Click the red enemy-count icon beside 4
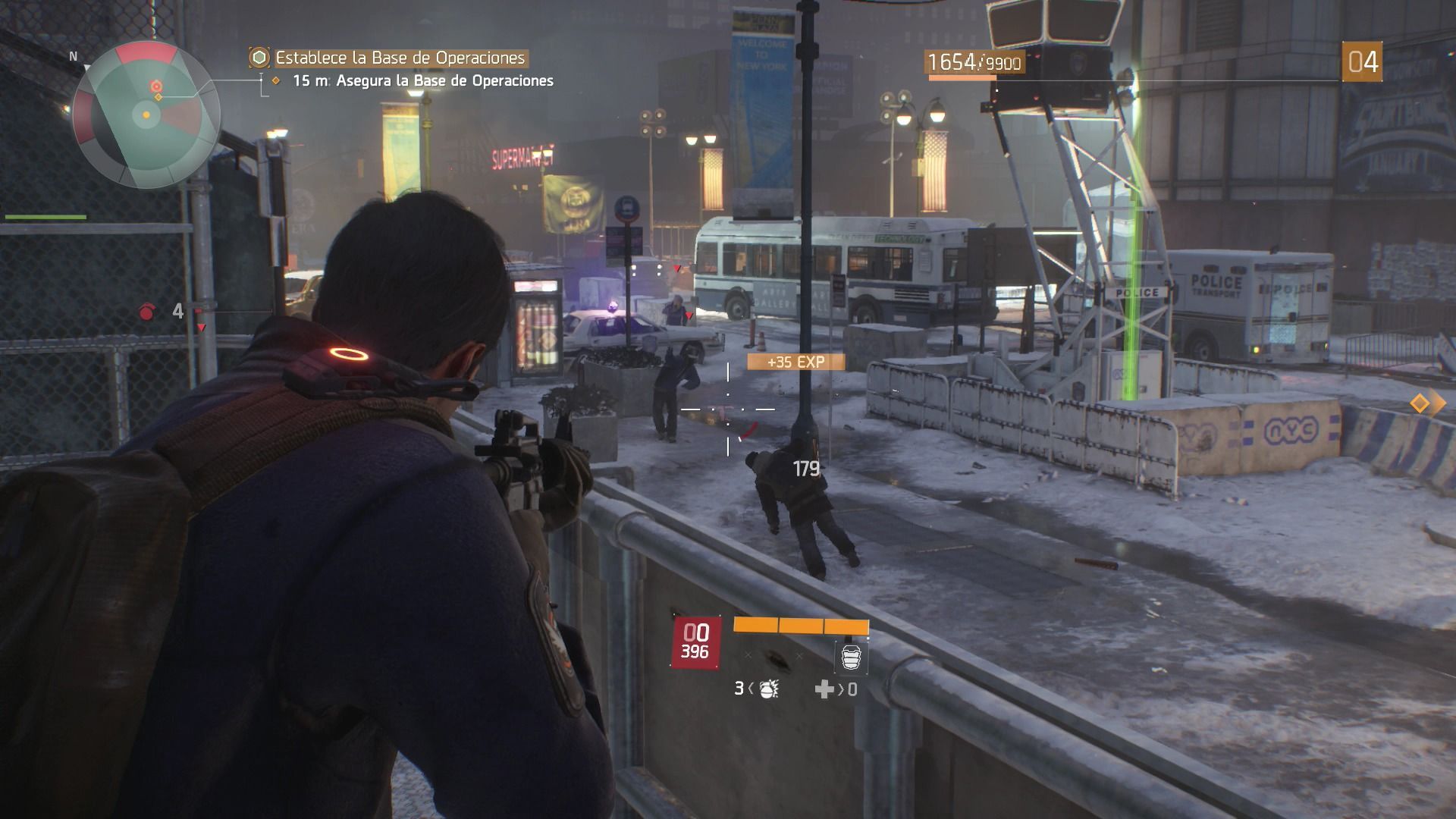1456x819 pixels. [x=148, y=311]
